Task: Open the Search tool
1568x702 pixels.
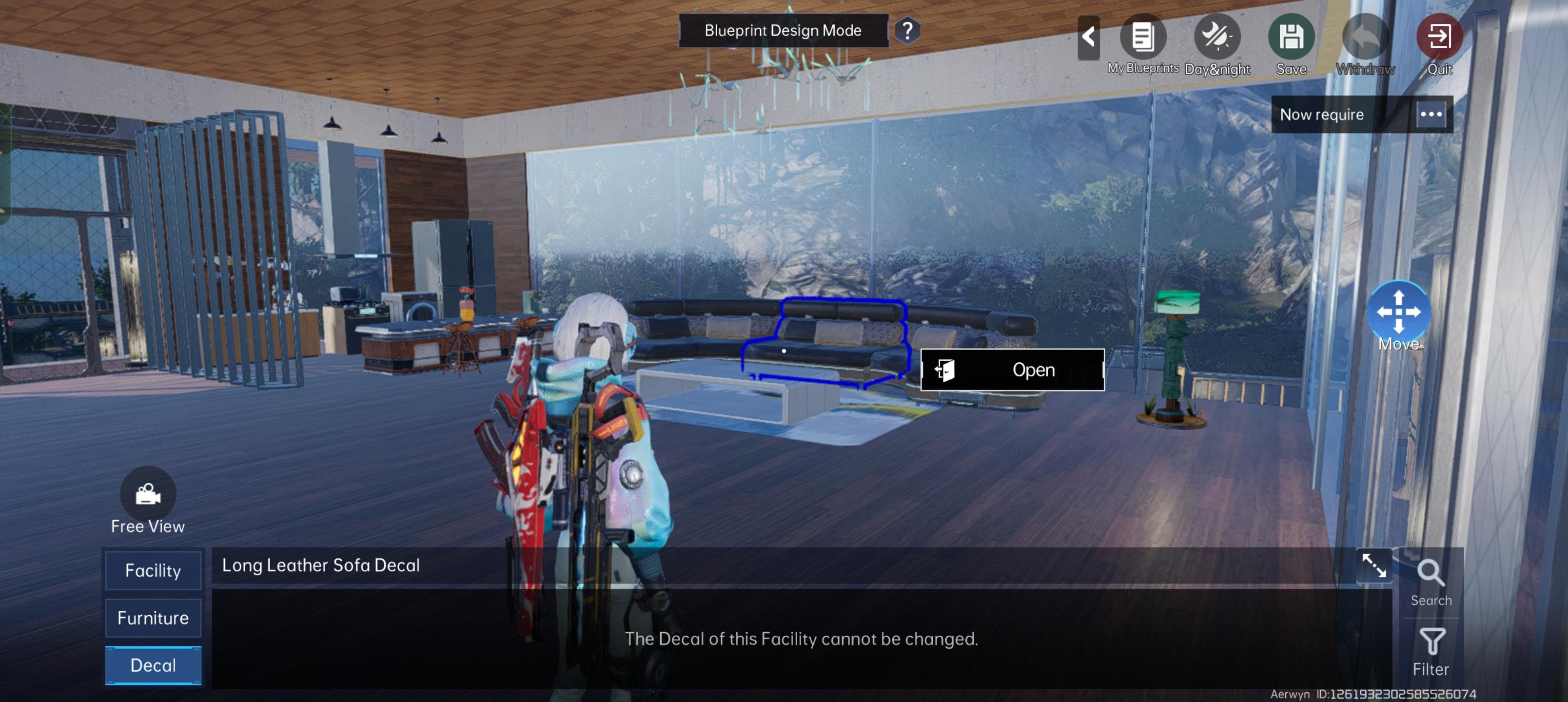Action: click(x=1431, y=582)
